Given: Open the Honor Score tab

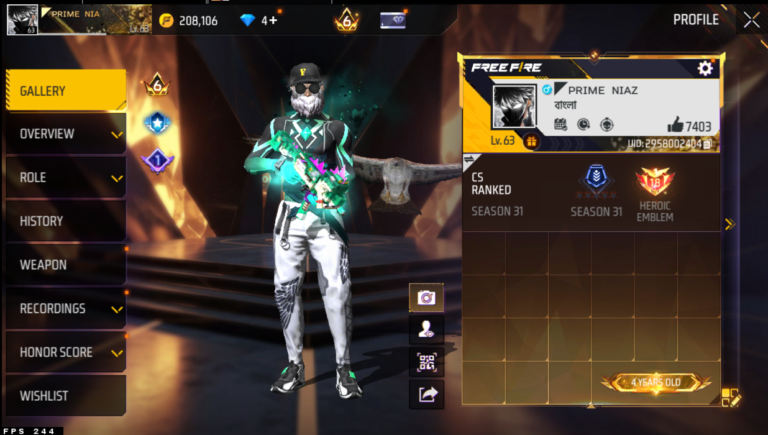Looking at the screenshot, I should pos(65,352).
